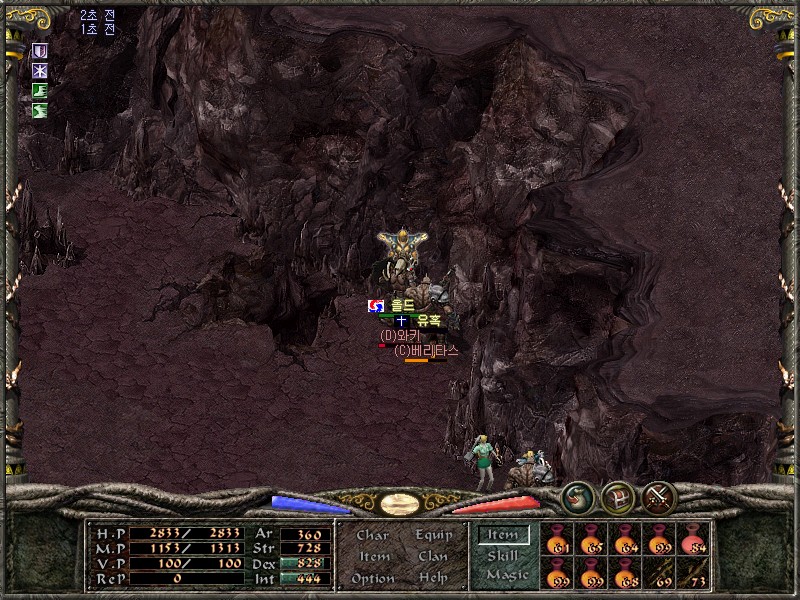Click the white star buff icon
This screenshot has width=800, height=600.
tap(40, 71)
